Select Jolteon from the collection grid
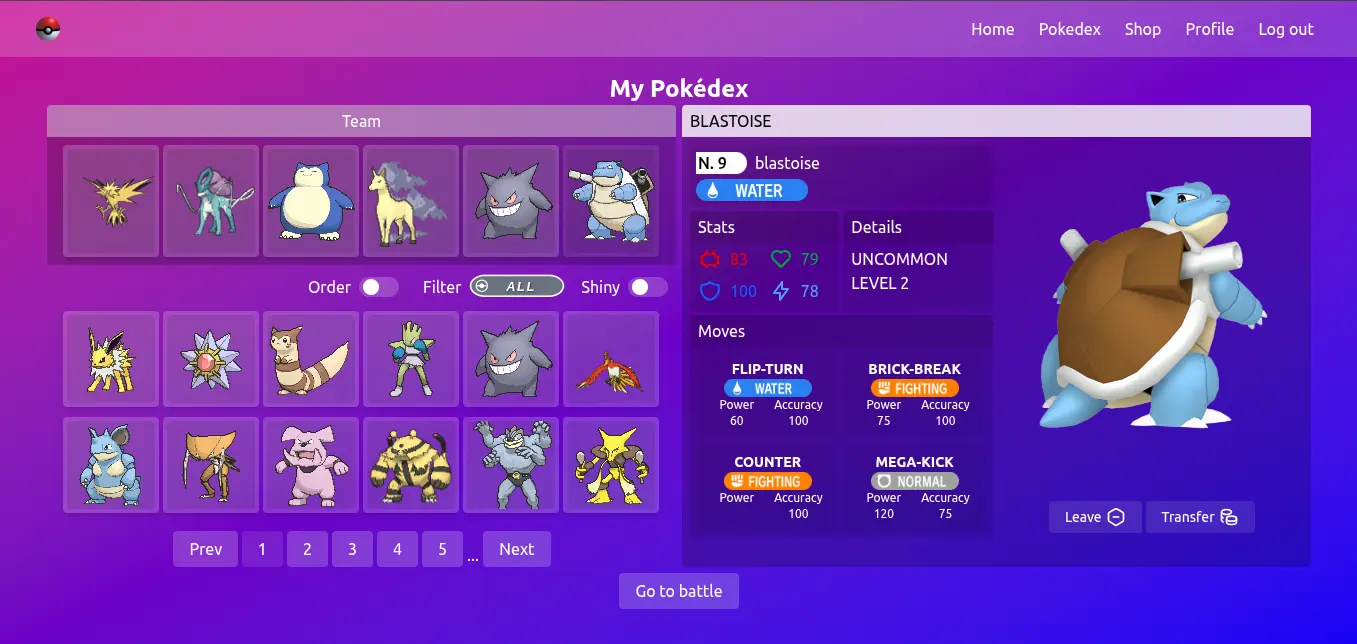This screenshot has width=1357, height=644. point(111,359)
